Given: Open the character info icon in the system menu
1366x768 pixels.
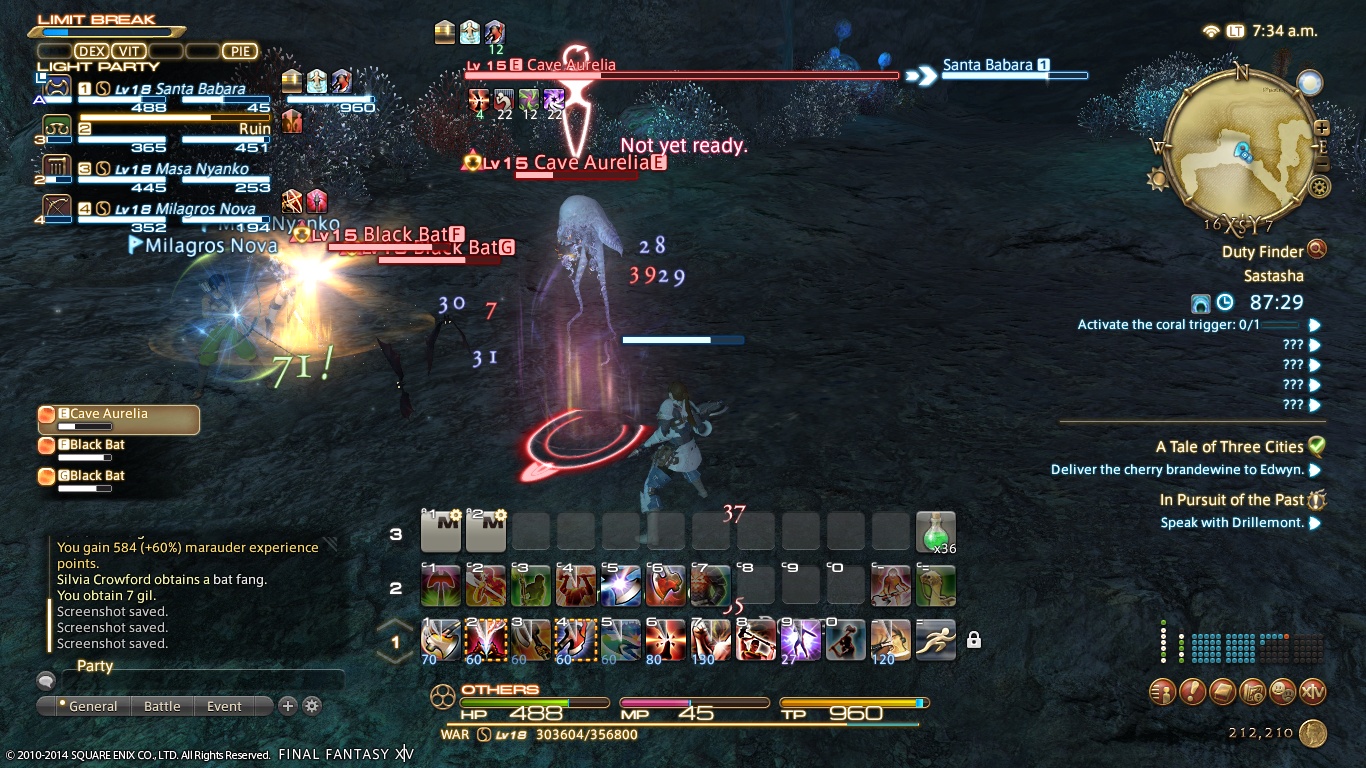Looking at the screenshot, I should (x=1162, y=691).
